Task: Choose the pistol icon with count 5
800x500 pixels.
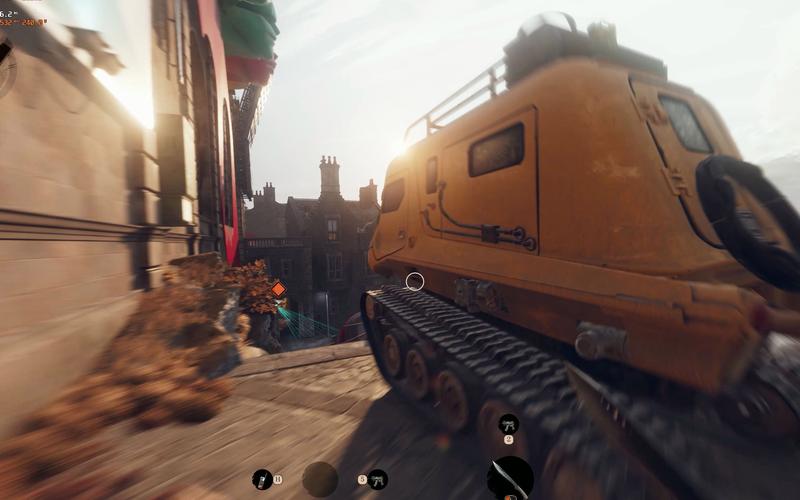Action: point(377,479)
